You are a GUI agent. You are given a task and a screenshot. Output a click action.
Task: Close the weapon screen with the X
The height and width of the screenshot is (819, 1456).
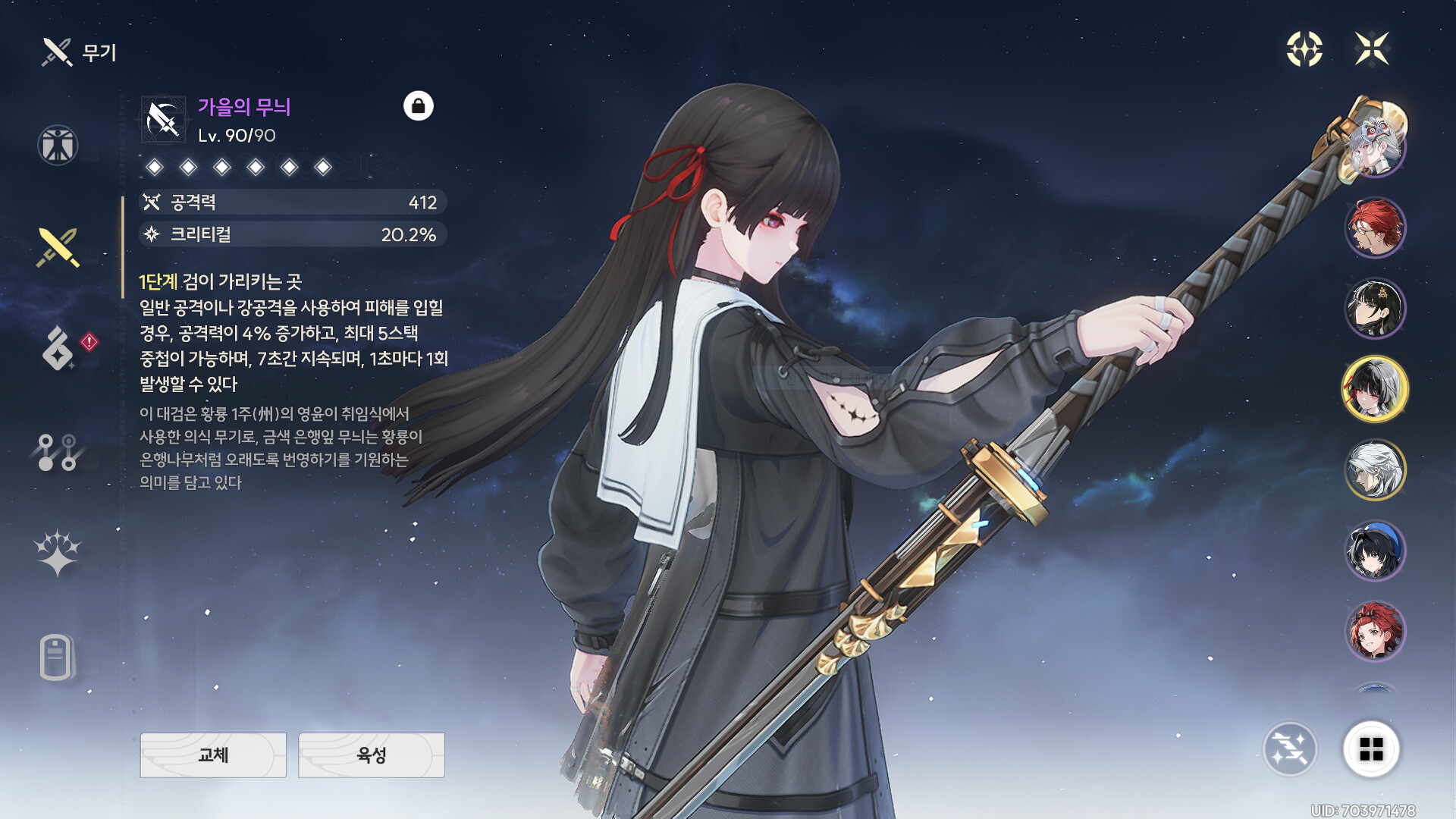point(1372,49)
